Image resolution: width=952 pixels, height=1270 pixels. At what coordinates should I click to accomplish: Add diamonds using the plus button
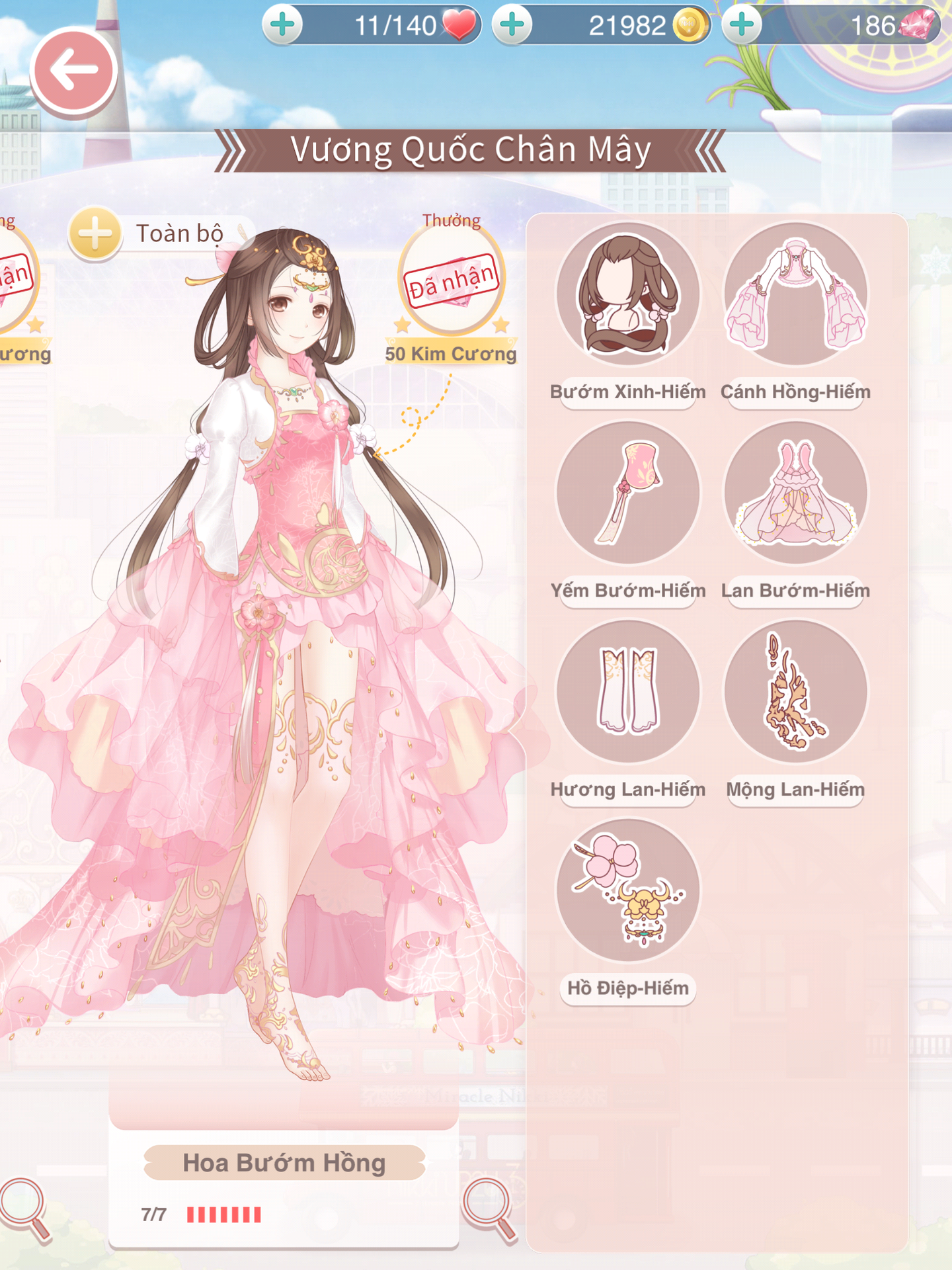(x=742, y=25)
